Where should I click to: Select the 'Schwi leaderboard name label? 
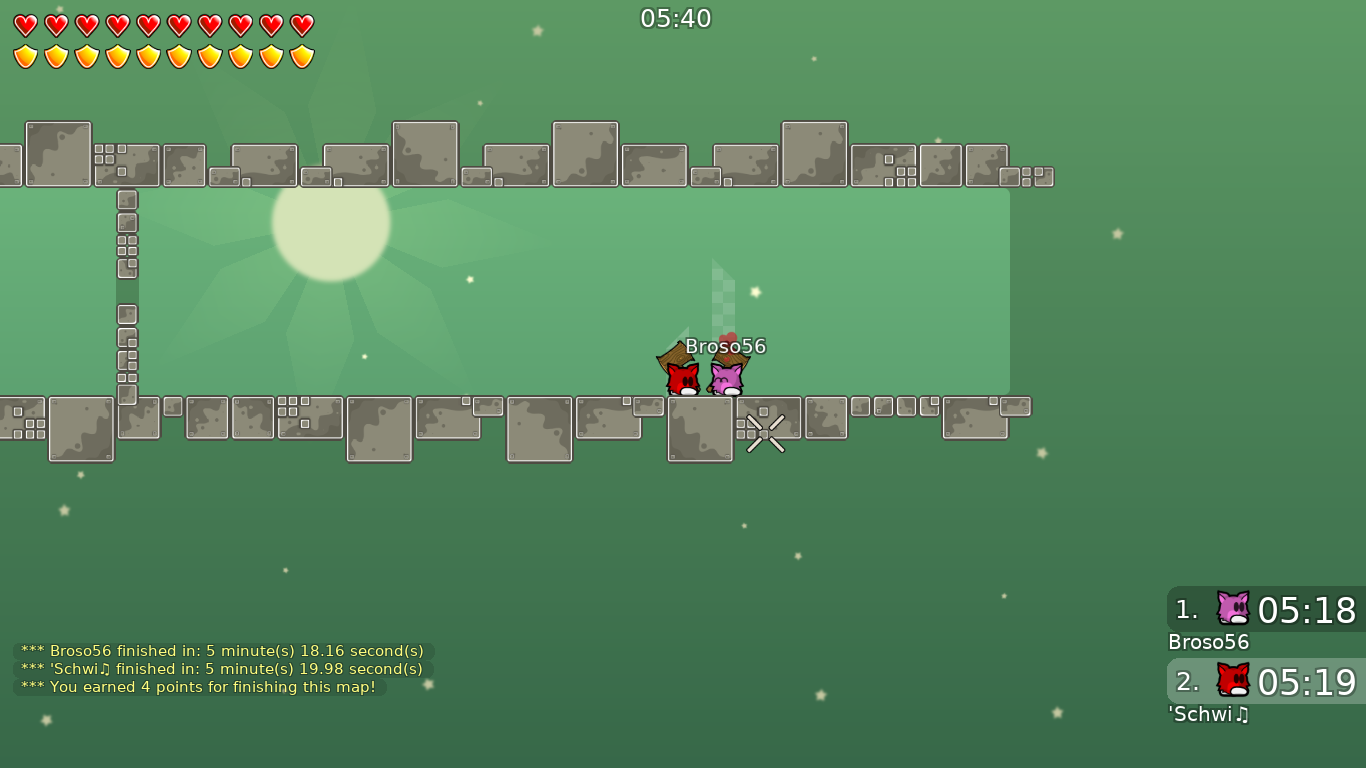(x=1207, y=714)
